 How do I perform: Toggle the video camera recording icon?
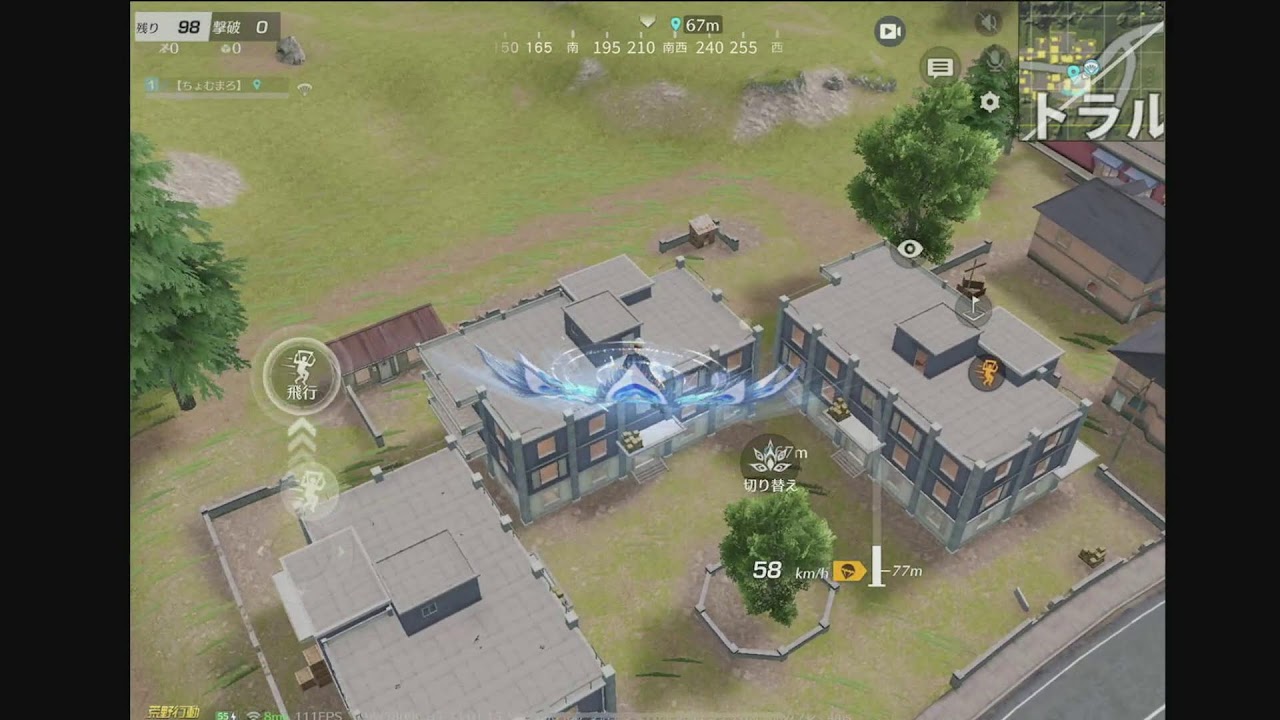889,31
